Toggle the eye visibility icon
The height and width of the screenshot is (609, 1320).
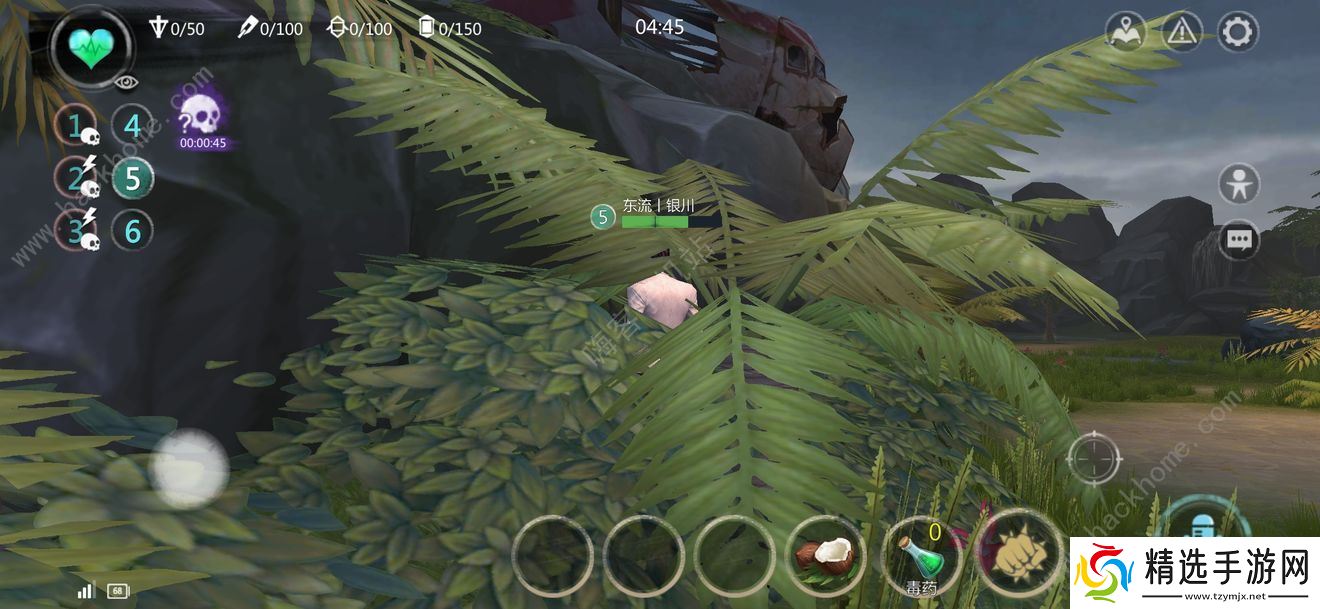126,83
